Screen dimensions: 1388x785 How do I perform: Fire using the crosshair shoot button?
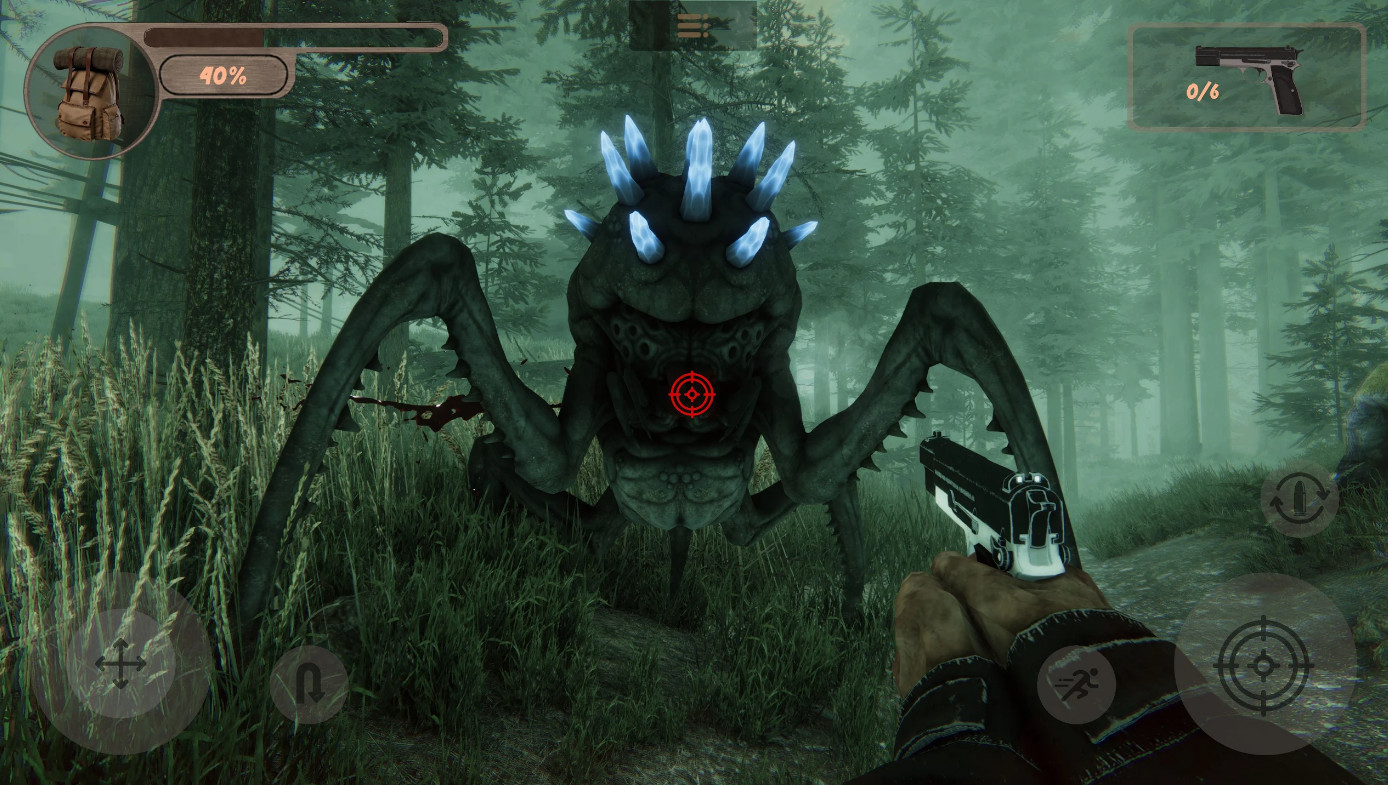click(1264, 664)
